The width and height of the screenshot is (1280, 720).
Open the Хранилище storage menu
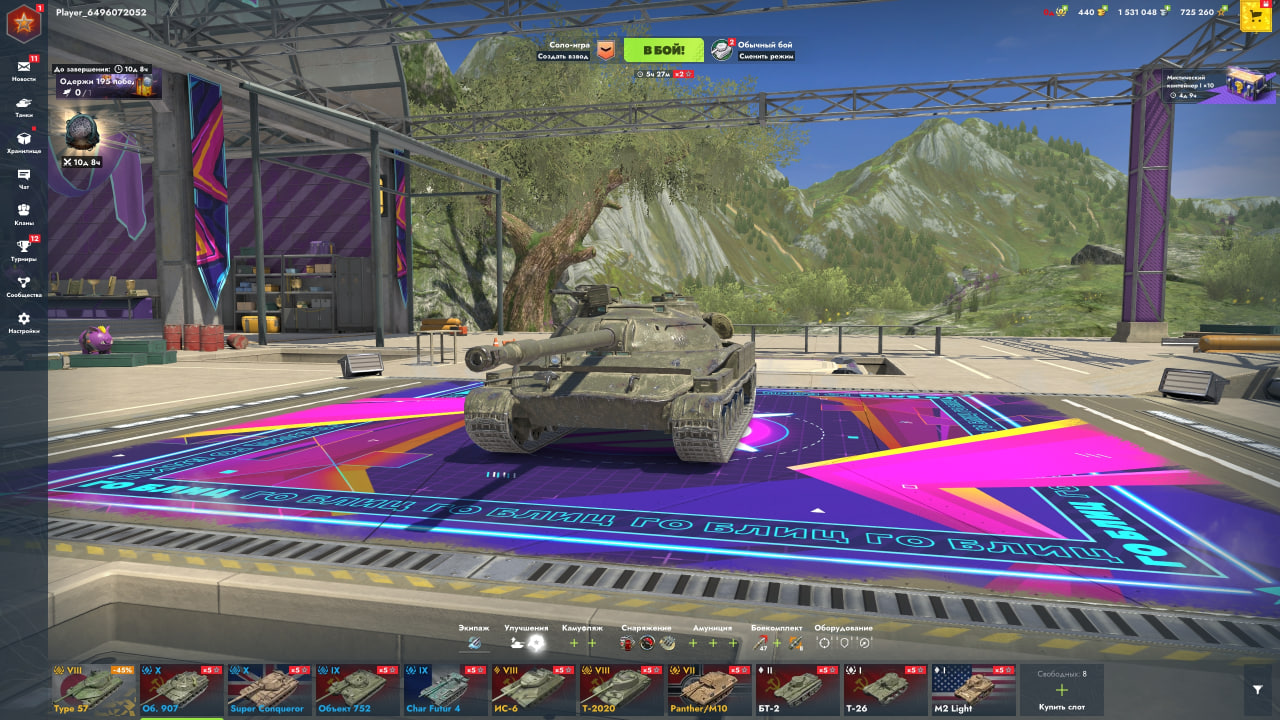[x=23, y=142]
